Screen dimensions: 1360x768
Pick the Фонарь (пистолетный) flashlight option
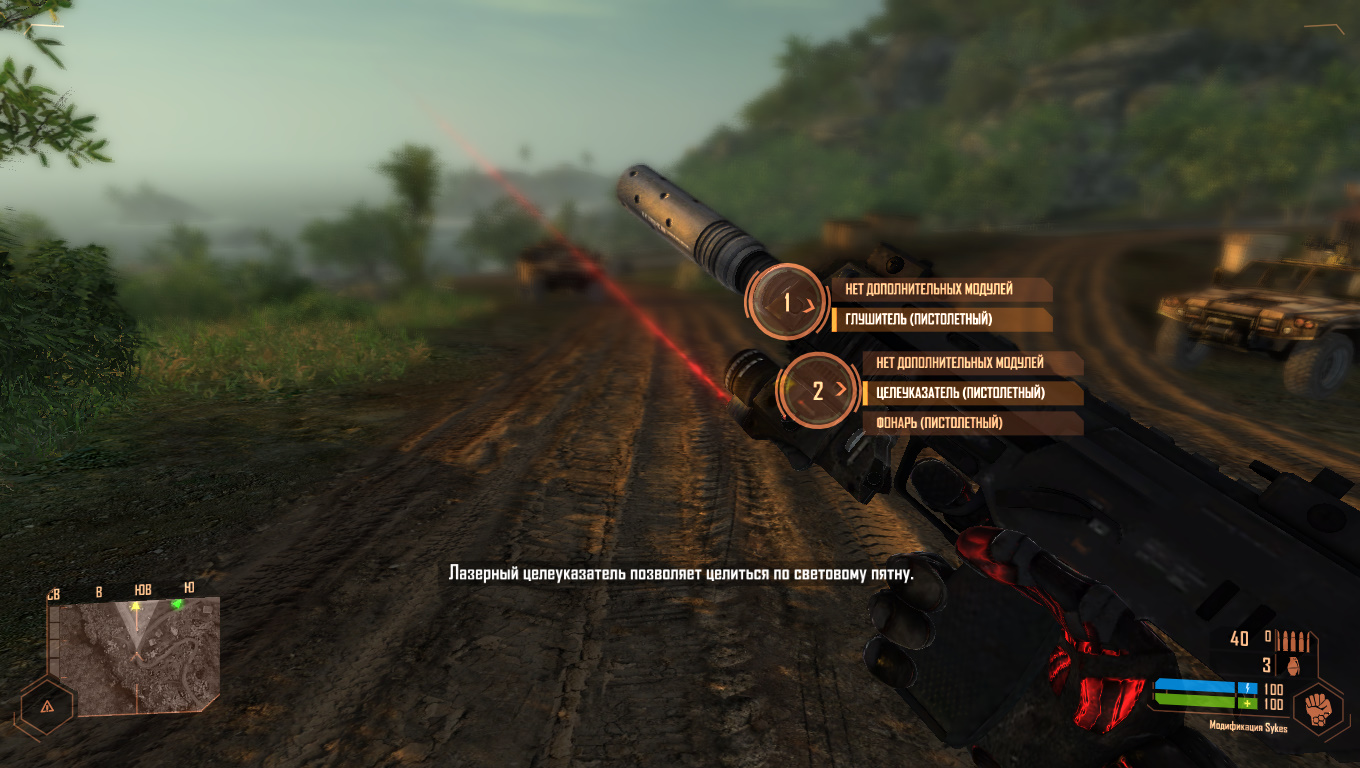(x=972, y=423)
